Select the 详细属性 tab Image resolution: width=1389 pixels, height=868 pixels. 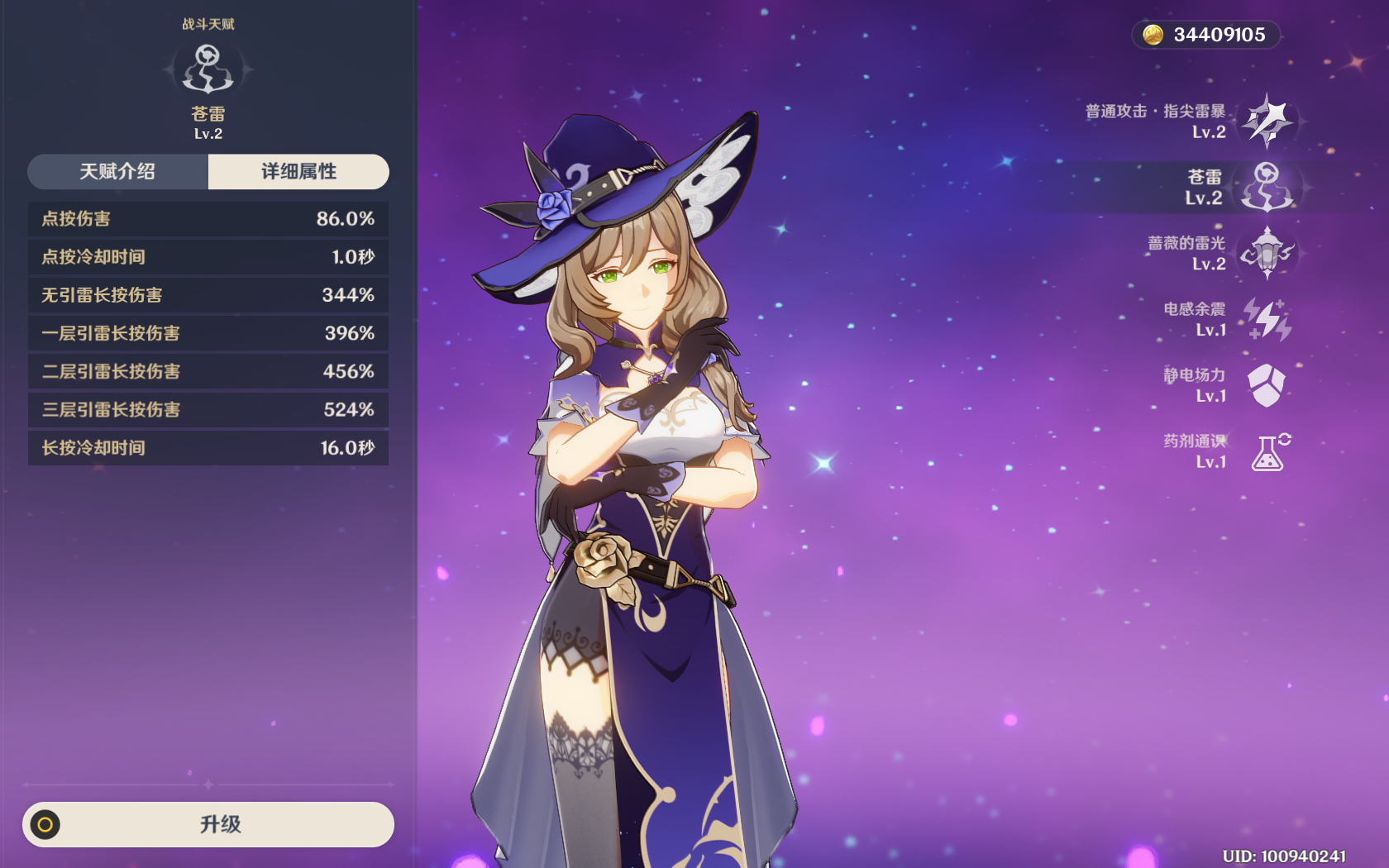pos(298,172)
